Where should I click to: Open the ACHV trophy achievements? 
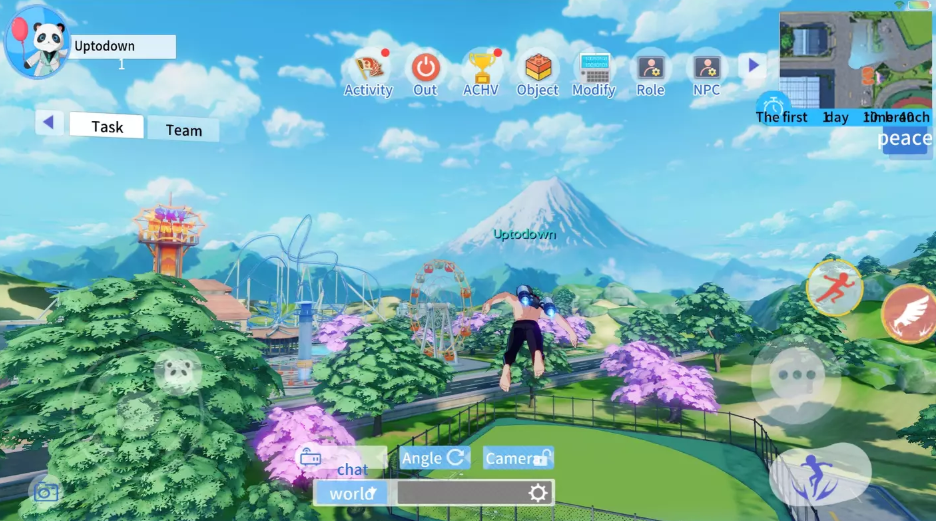(x=481, y=70)
